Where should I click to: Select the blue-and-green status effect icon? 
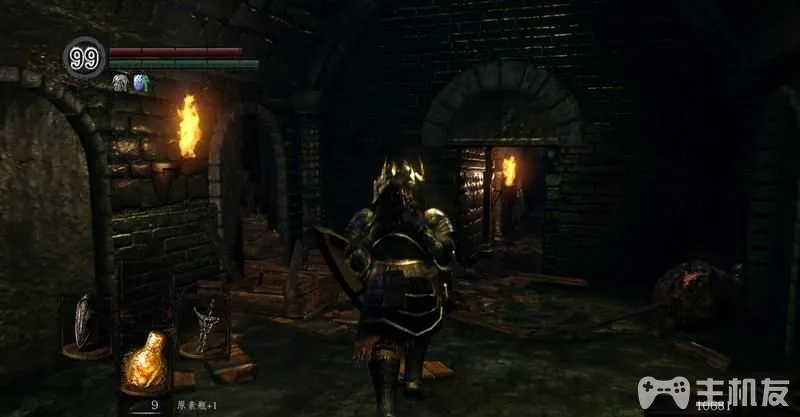click(141, 82)
